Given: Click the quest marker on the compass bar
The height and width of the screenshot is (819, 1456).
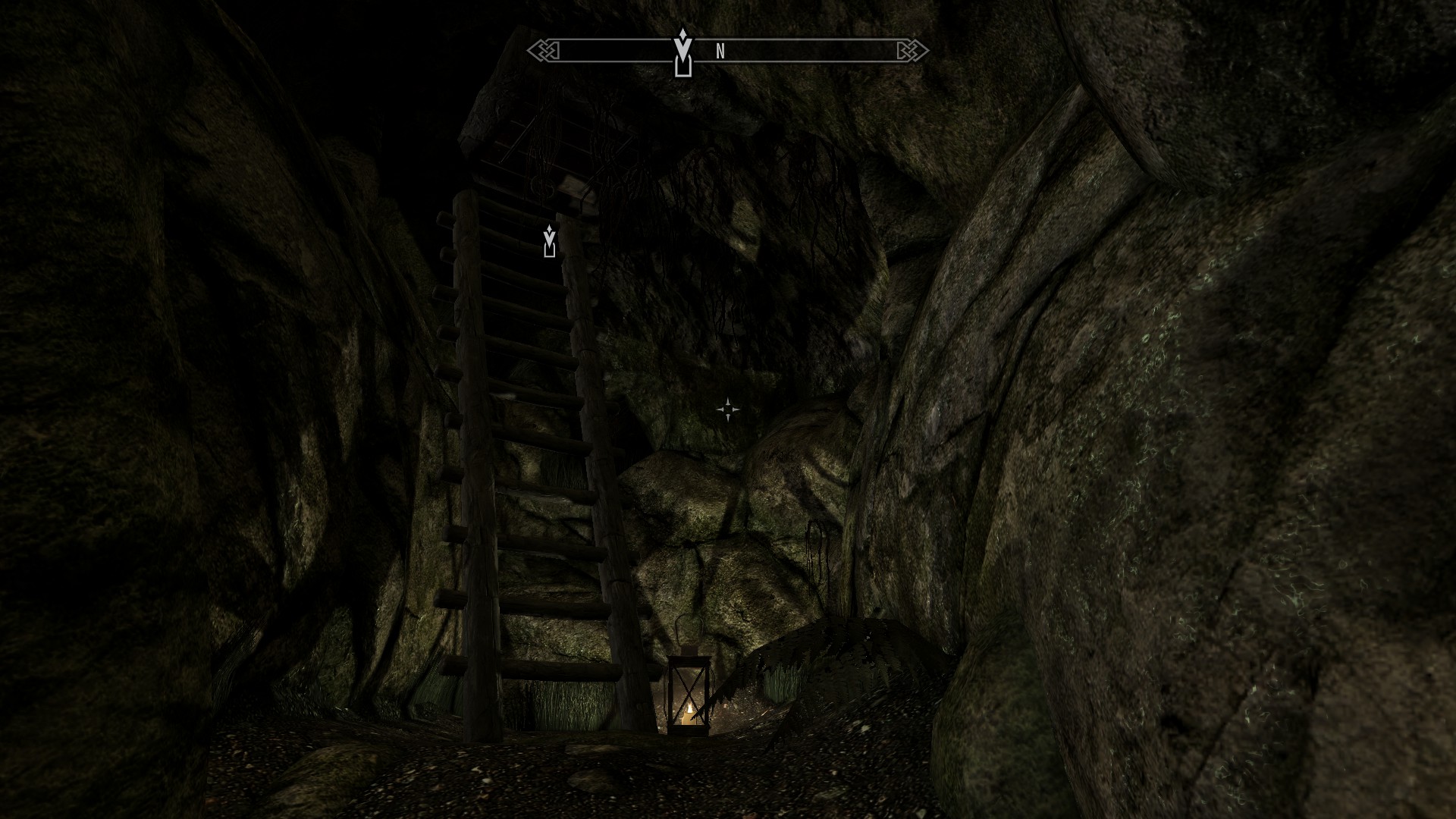Looking at the screenshot, I should pyautogui.click(x=683, y=53).
